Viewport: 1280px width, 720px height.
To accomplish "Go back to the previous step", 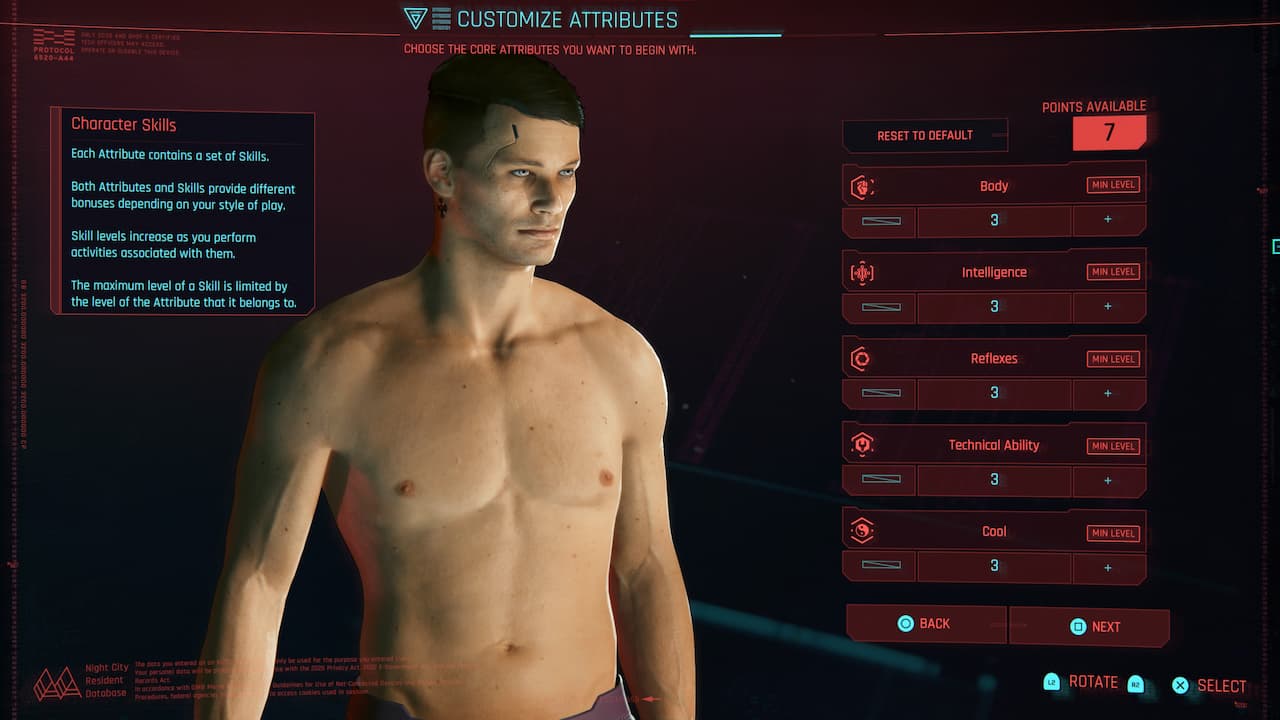I will click(x=925, y=623).
